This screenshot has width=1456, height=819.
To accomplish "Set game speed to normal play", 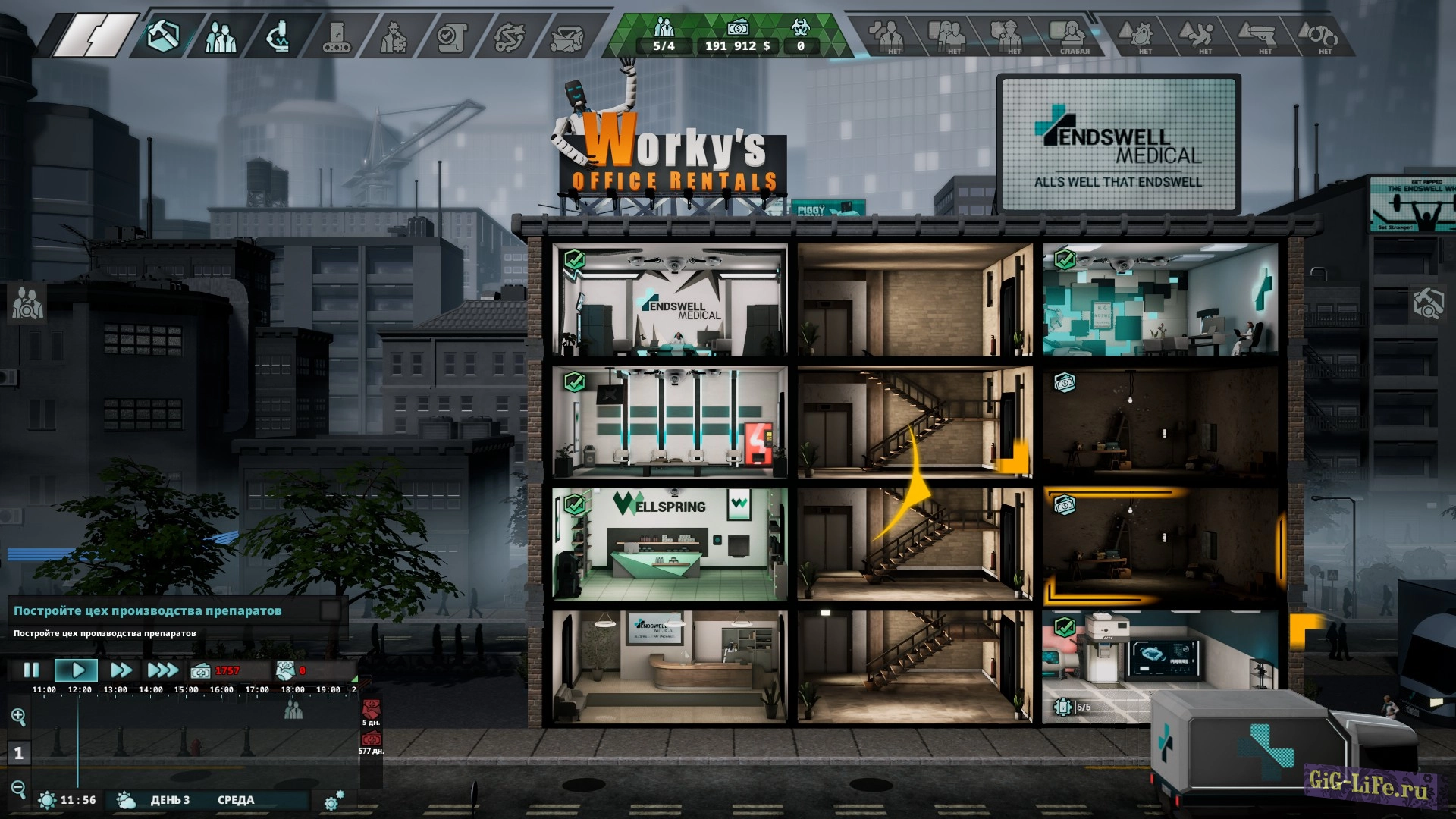I will [x=77, y=670].
